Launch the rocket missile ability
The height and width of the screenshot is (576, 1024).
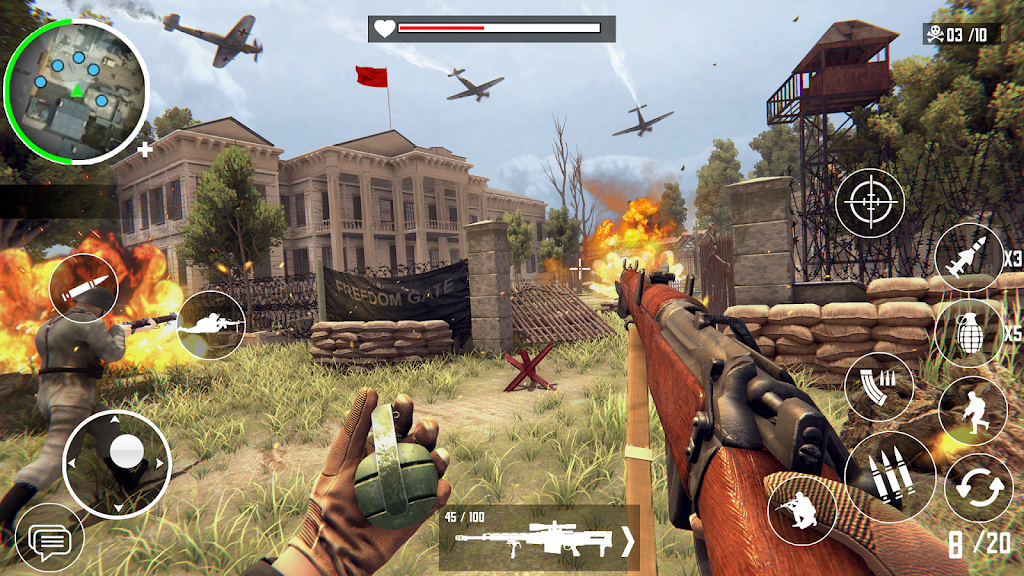point(969,257)
